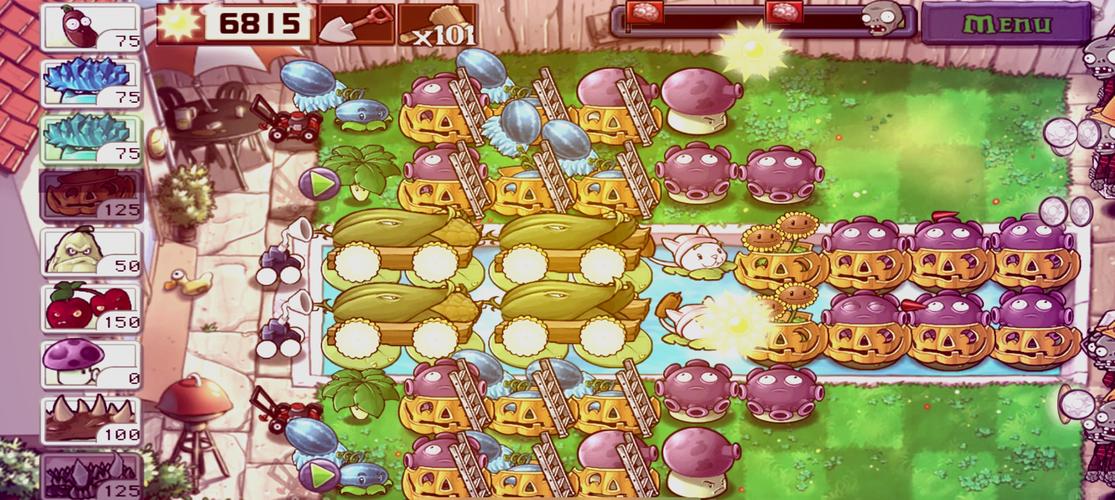
Task: Open the Menu button
Action: coord(1005,24)
